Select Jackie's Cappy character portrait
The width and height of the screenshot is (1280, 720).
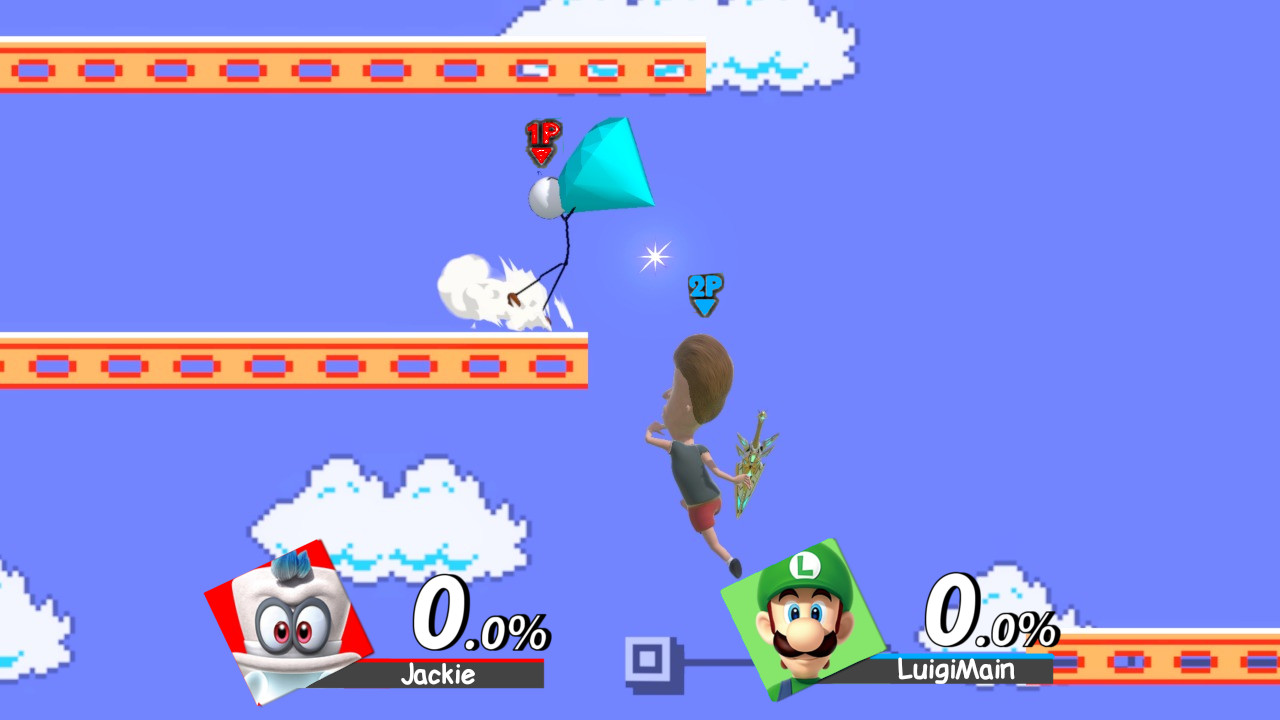(x=292, y=625)
